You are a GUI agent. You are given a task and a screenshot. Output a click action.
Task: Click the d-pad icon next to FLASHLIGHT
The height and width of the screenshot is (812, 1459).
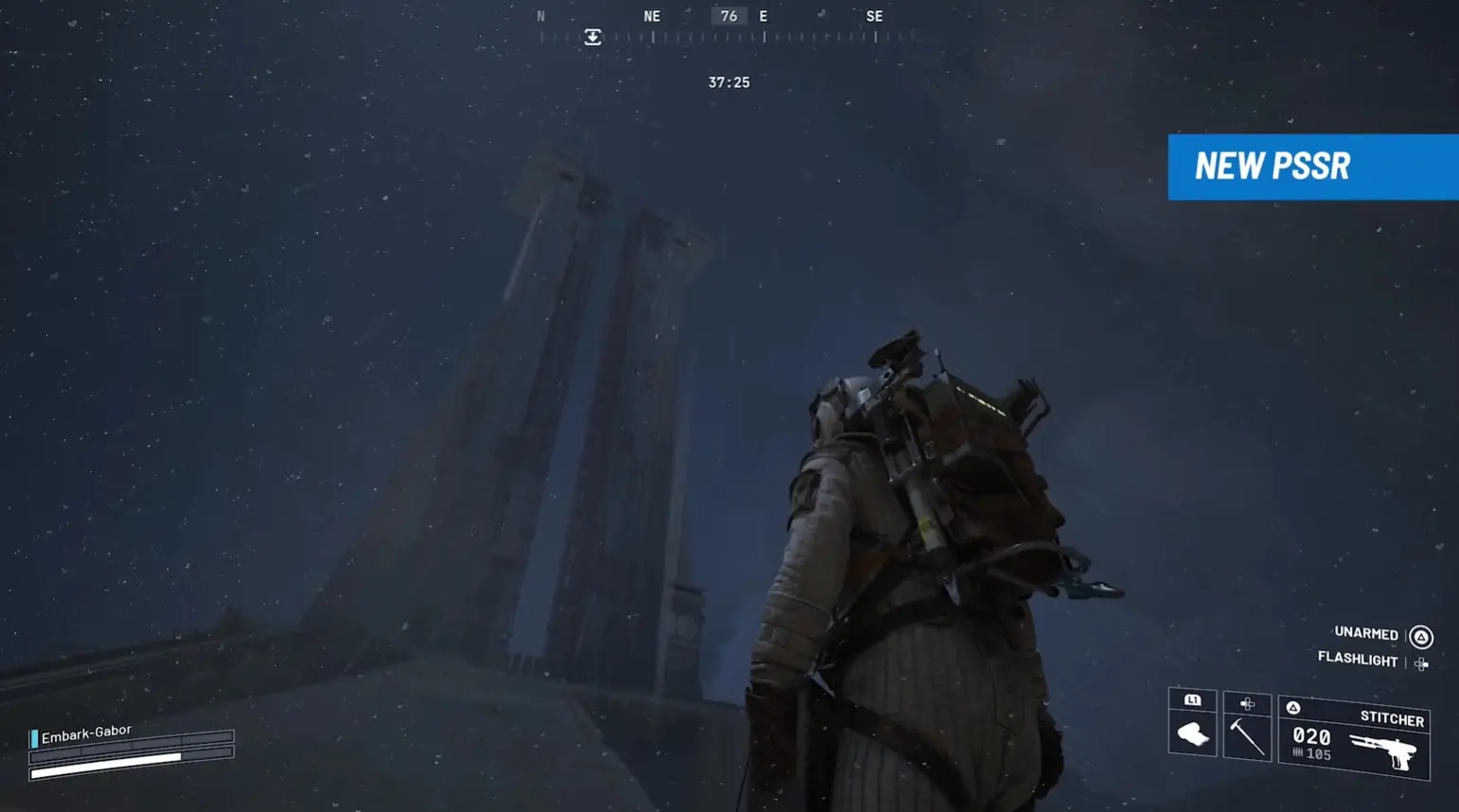pyautogui.click(x=1420, y=662)
